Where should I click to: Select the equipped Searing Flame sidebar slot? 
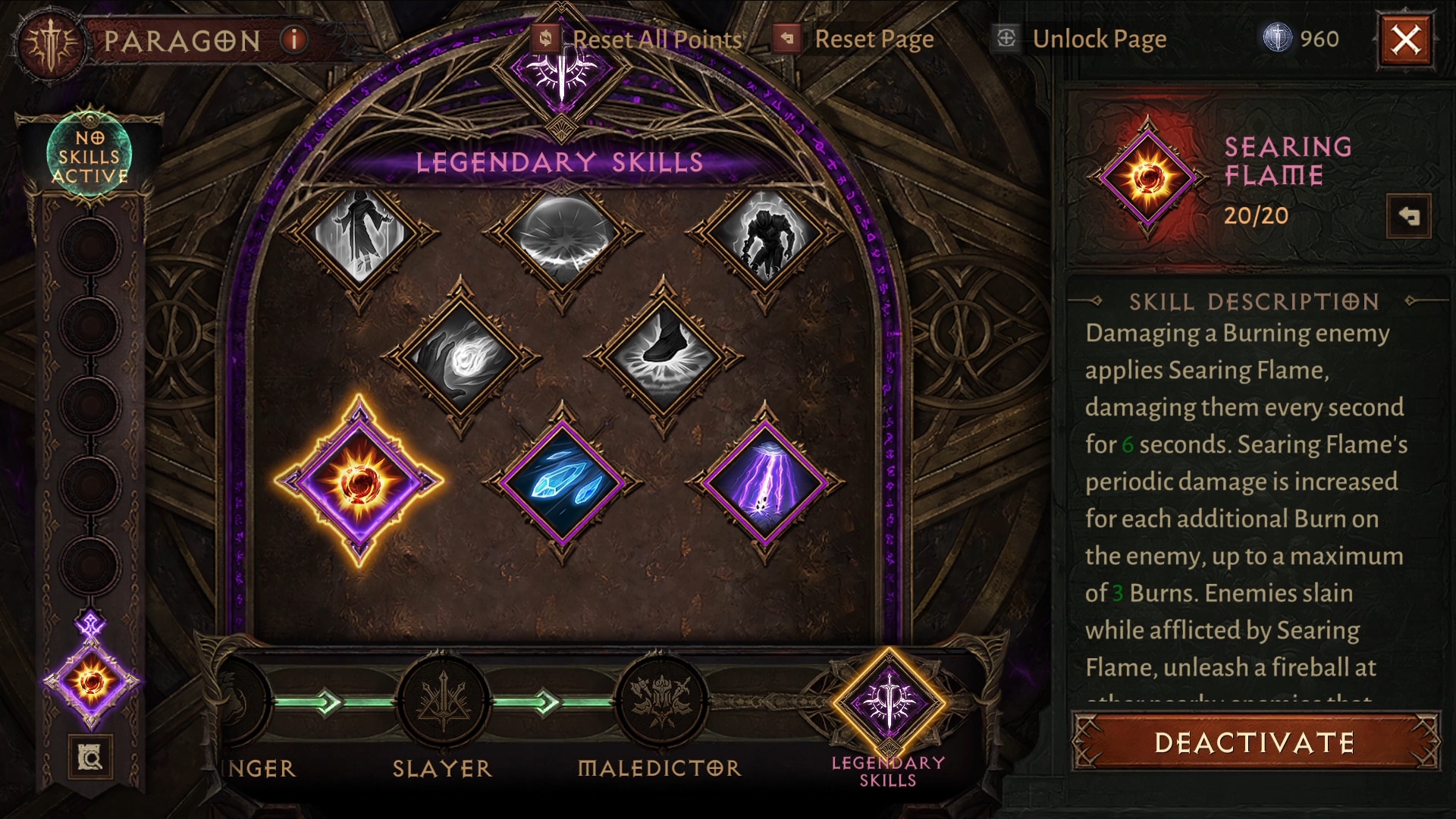click(92, 681)
